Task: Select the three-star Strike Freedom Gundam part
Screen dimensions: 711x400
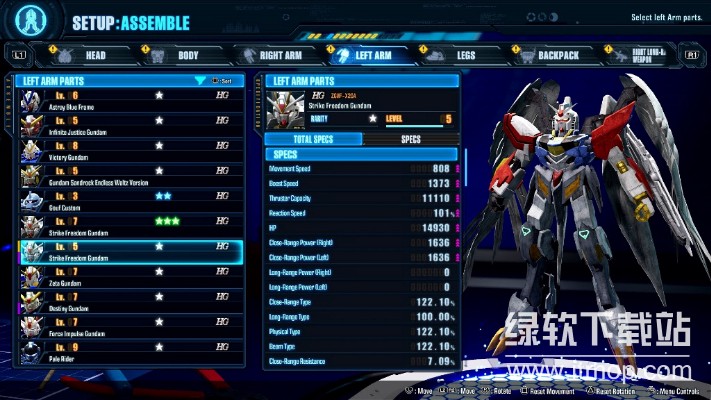Action: (x=130, y=225)
